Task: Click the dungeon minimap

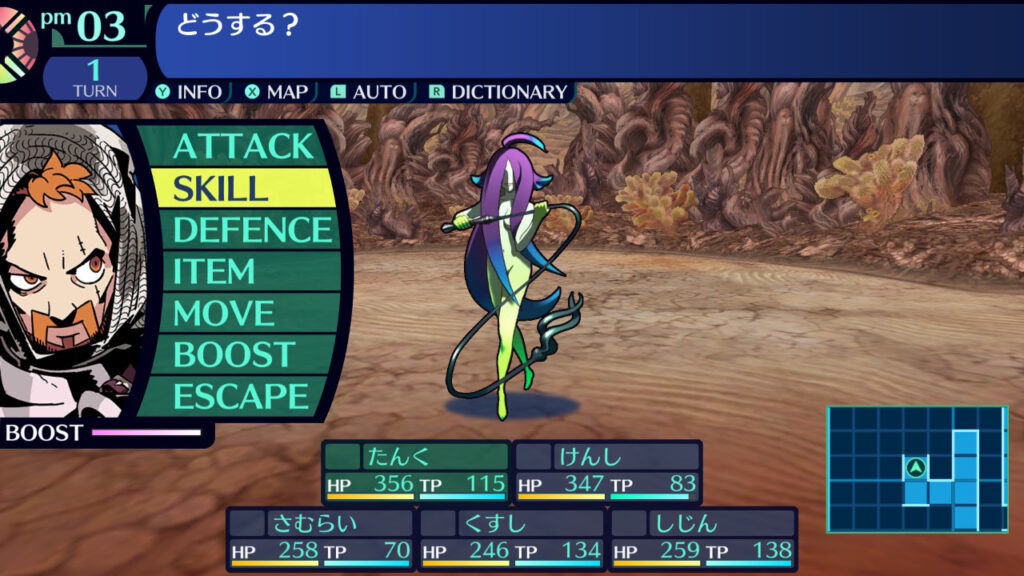Action: 916,468
